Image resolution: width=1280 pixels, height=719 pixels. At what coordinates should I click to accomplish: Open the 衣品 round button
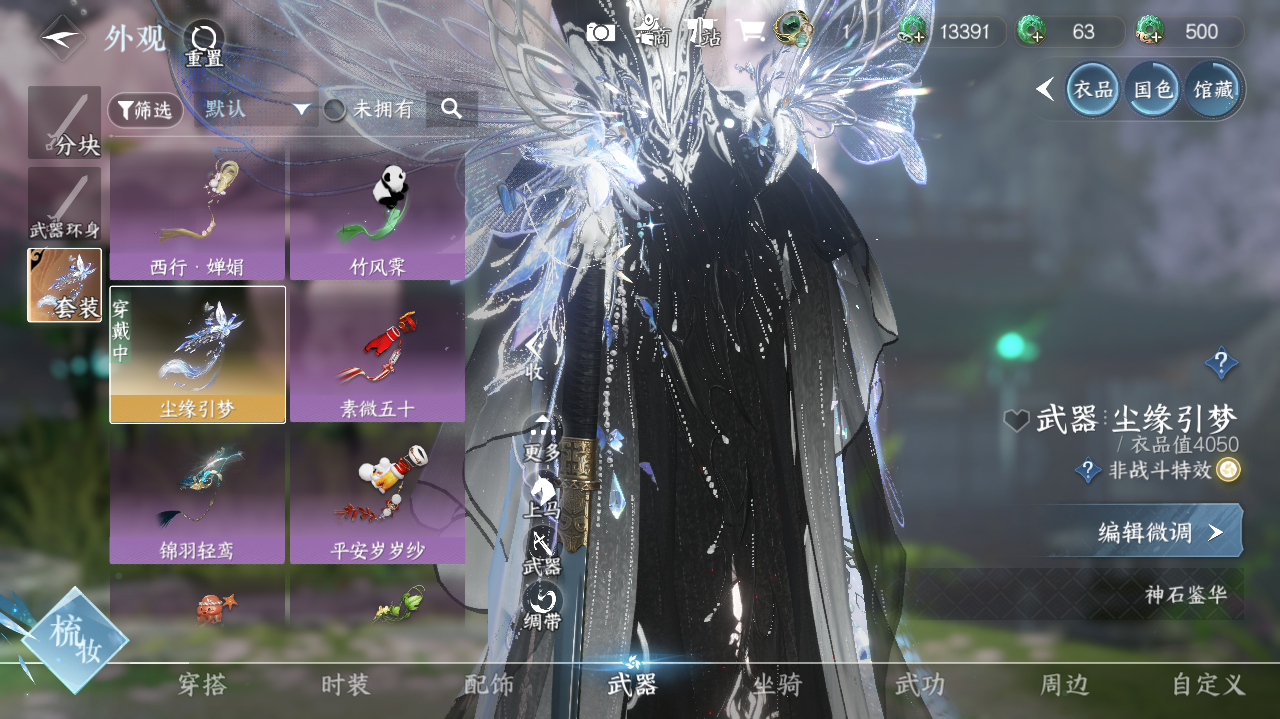[x=1093, y=89]
